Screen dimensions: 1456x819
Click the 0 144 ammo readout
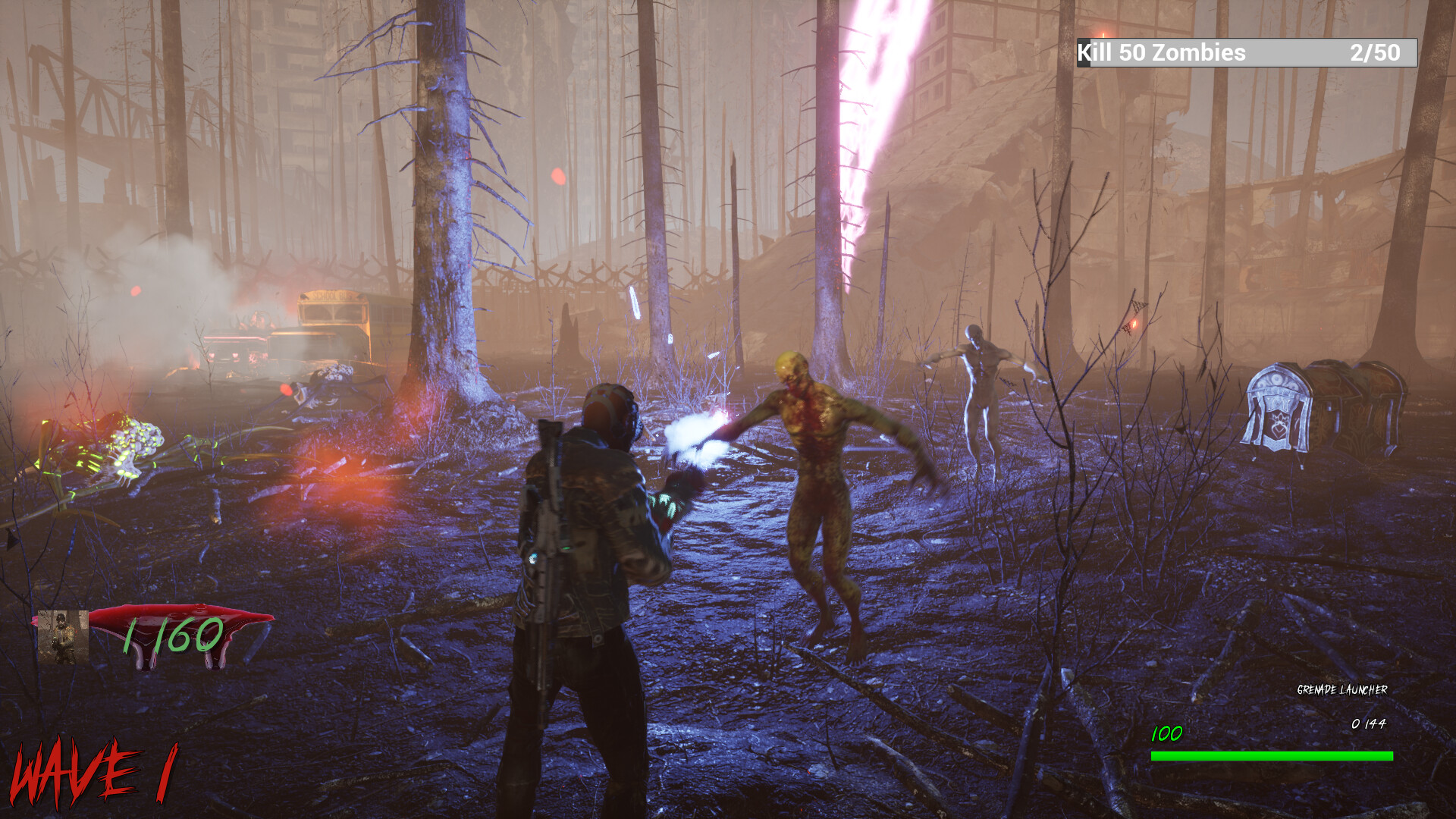(1370, 723)
